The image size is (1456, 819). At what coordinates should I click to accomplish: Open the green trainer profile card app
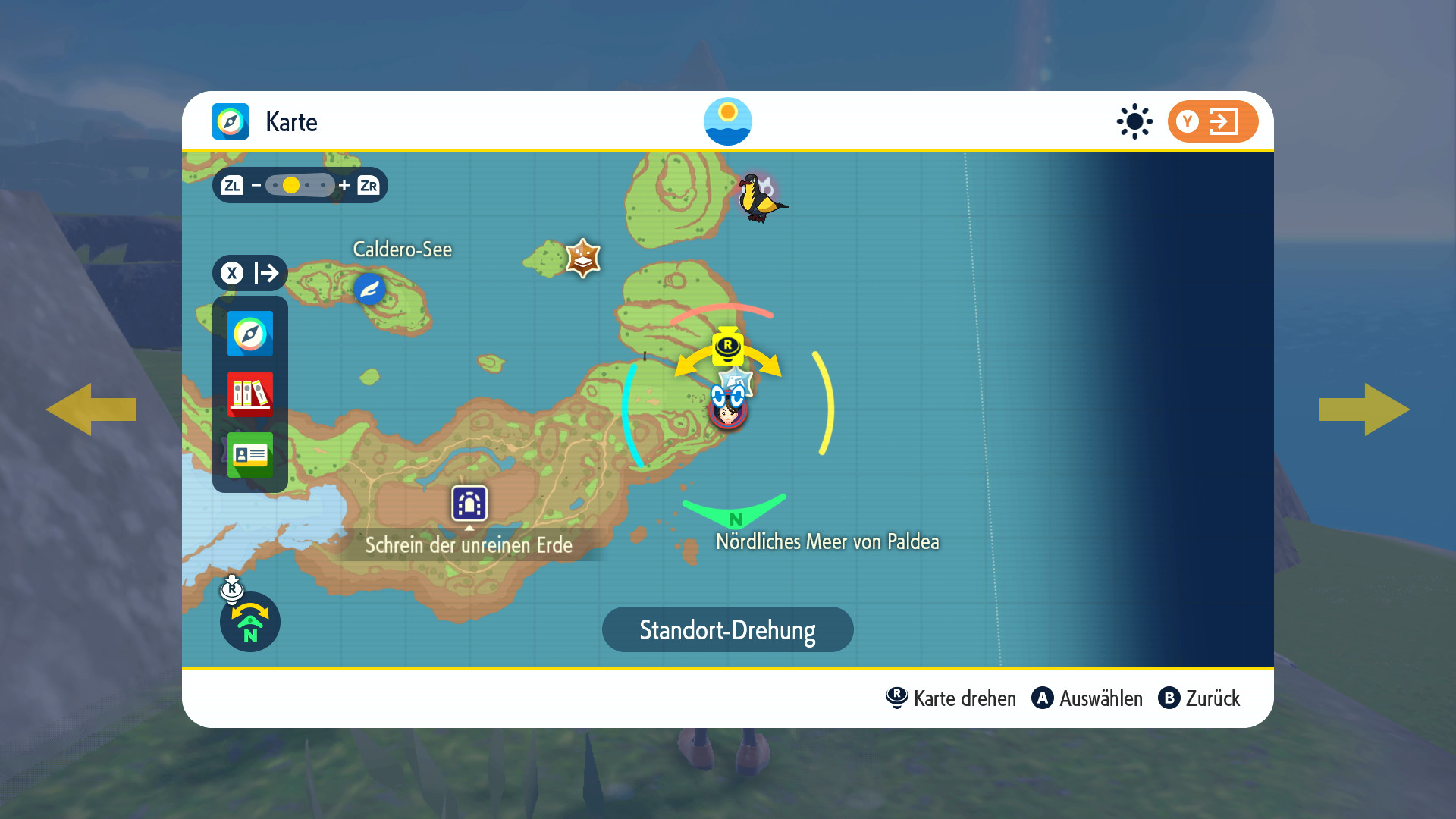coord(249,454)
